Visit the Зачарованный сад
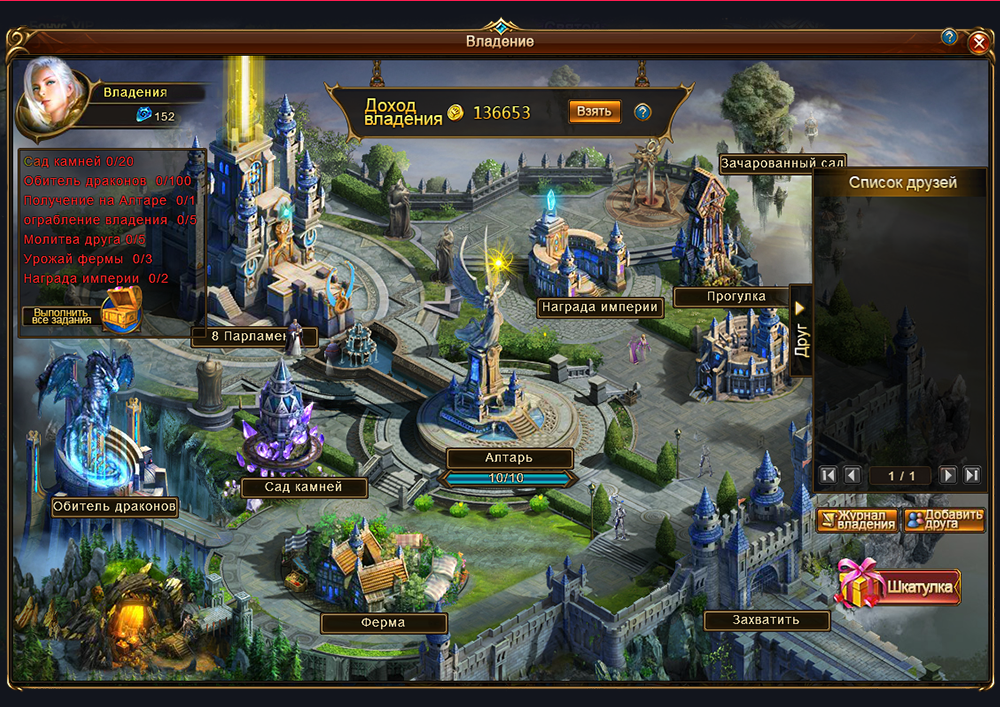The width and height of the screenshot is (1000, 707). click(x=782, y=162)
